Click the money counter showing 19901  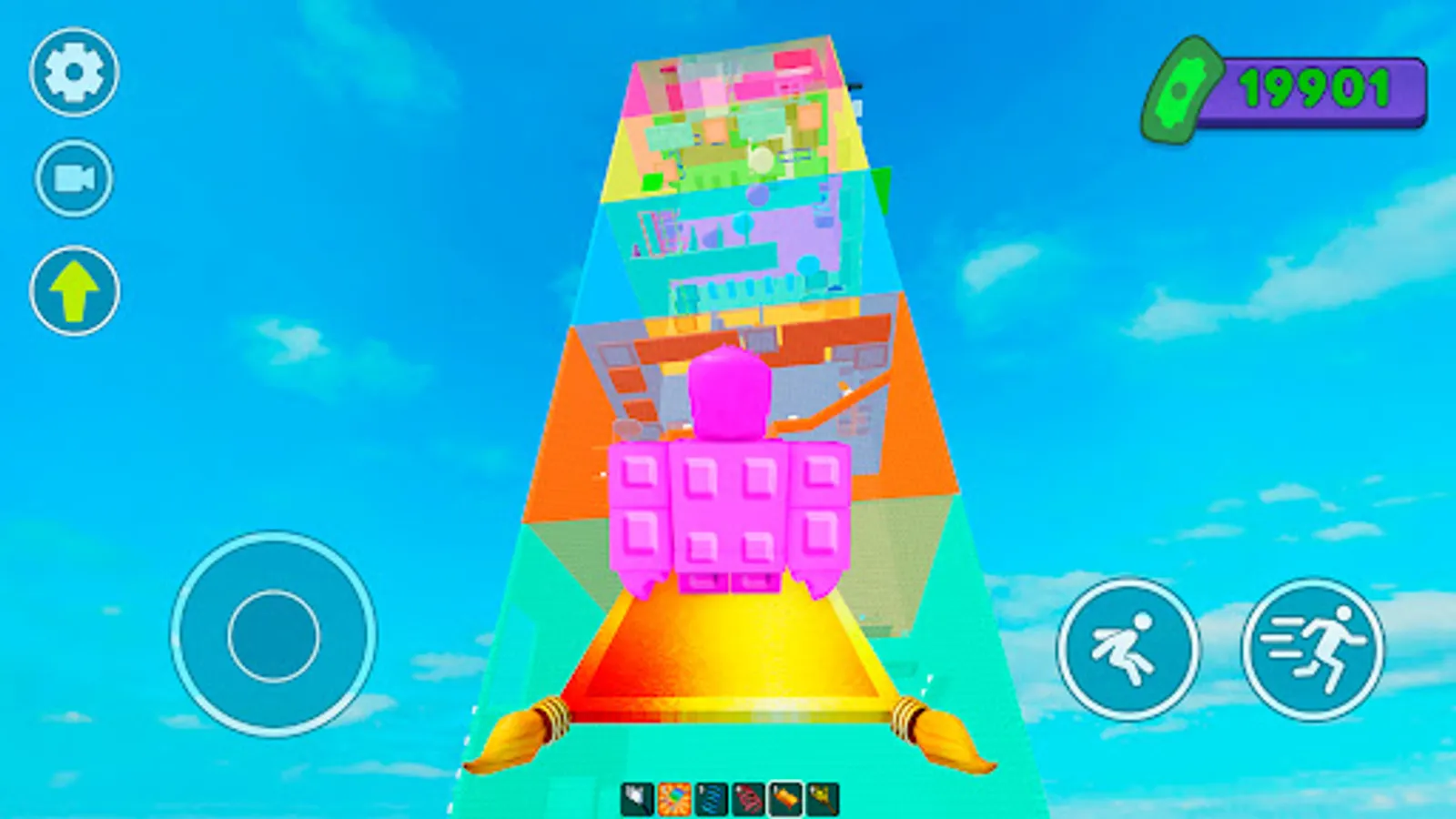[1315, 88]
